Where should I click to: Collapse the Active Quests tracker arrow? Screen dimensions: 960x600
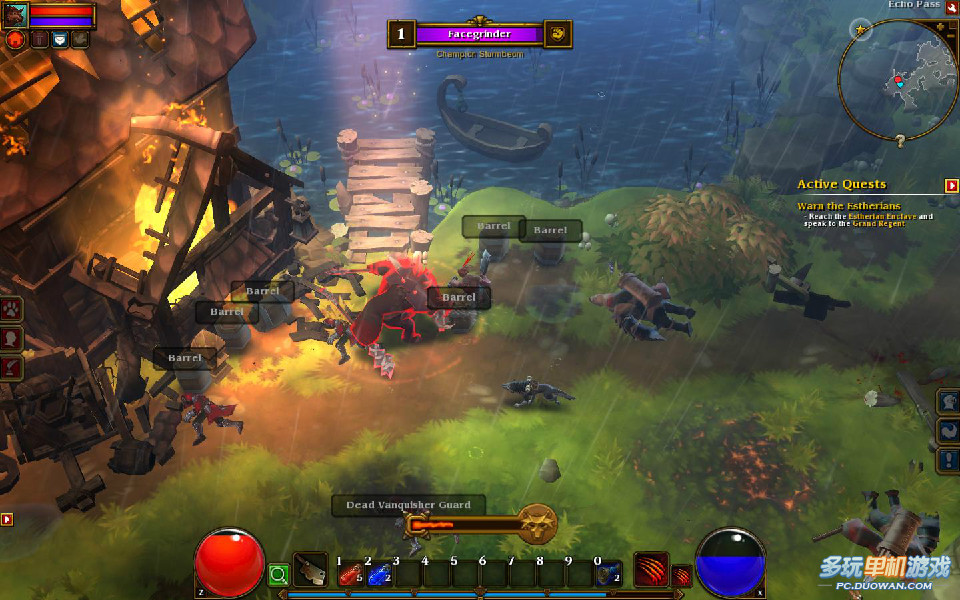tap(951, 185)
